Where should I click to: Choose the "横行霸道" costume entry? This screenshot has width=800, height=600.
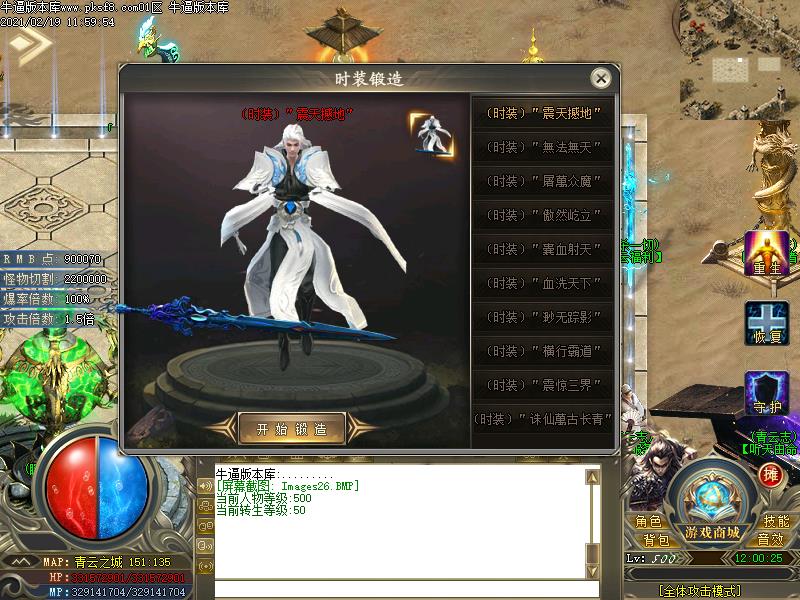(x=543, y=351)
